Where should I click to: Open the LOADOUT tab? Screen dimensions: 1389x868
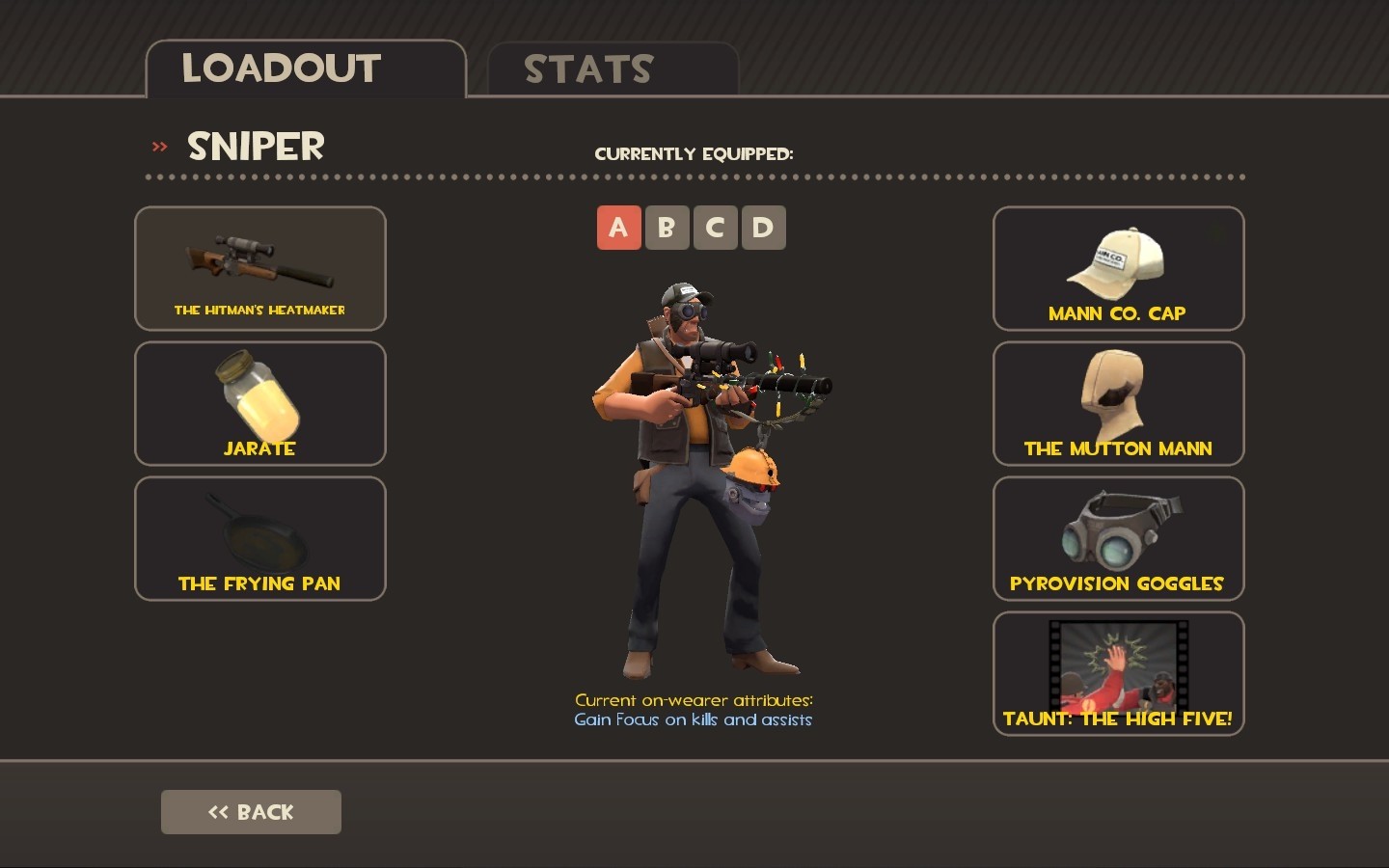pyautogui.click(x=281, y=68)
